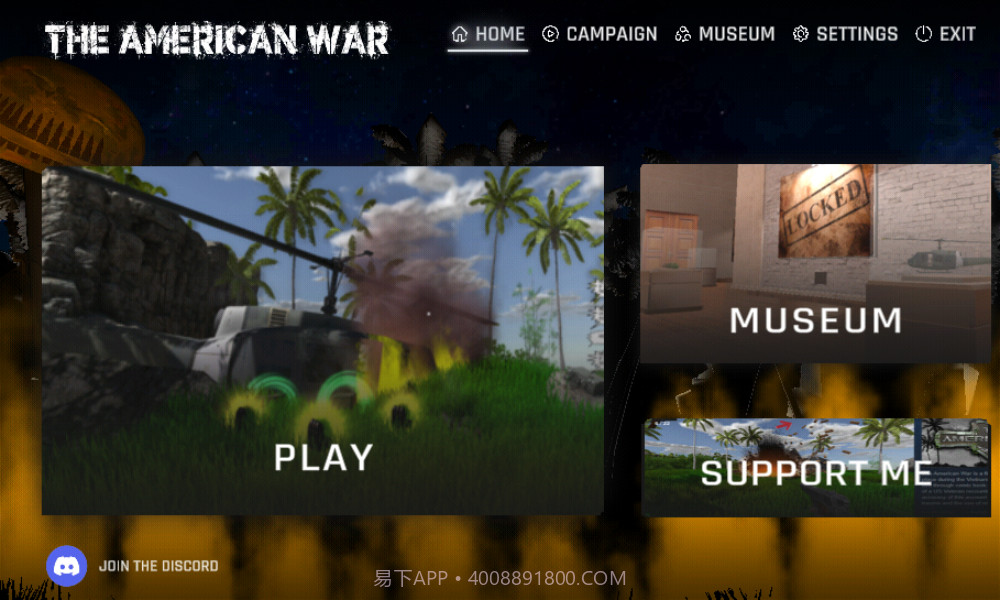
Task: Exit the game
Action: (x=945, y=34)
